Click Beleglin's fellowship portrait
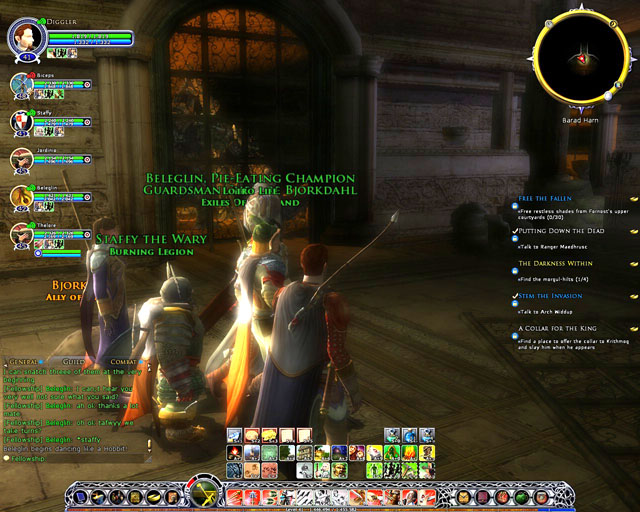The width and height of the screenshot is (640, 512). click(x=22, y=196)
